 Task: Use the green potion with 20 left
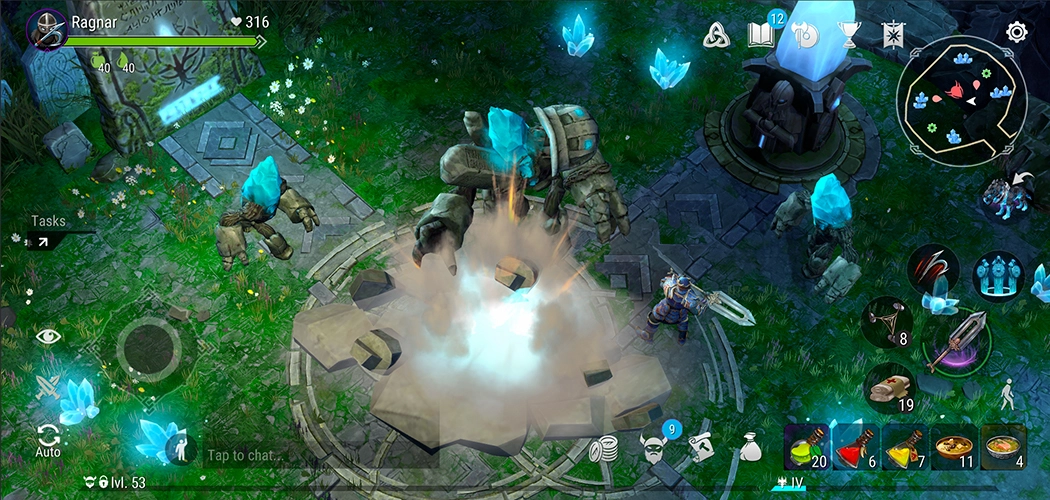(807, 446)
